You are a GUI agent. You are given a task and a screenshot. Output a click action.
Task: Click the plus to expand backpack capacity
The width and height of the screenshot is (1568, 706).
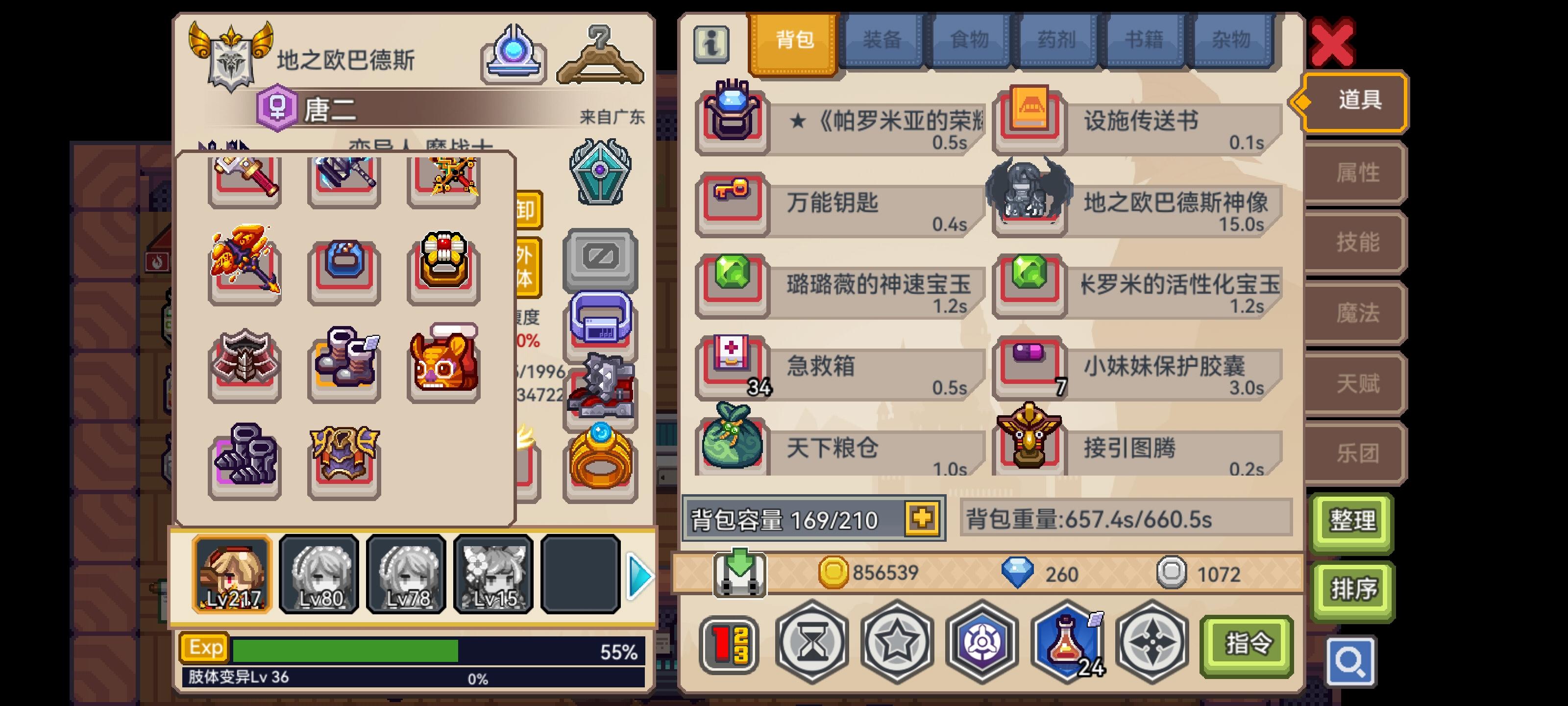923,519
